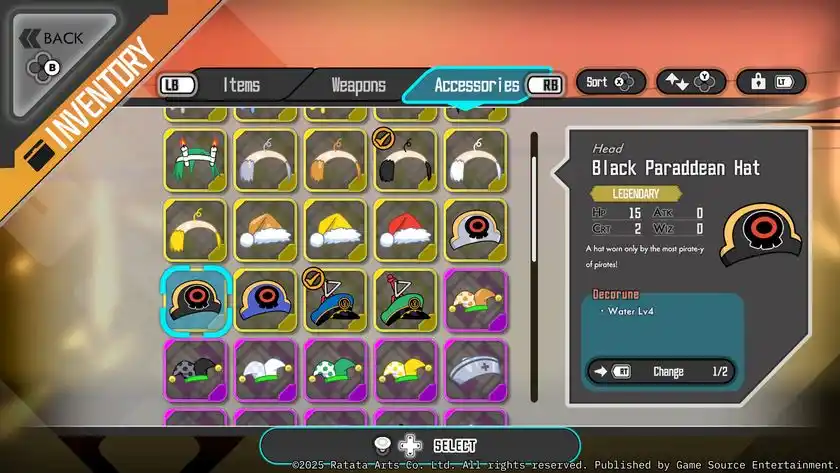840x473 pixels.
Task: Choose the equipped blue captain cap
Action: 336,300
